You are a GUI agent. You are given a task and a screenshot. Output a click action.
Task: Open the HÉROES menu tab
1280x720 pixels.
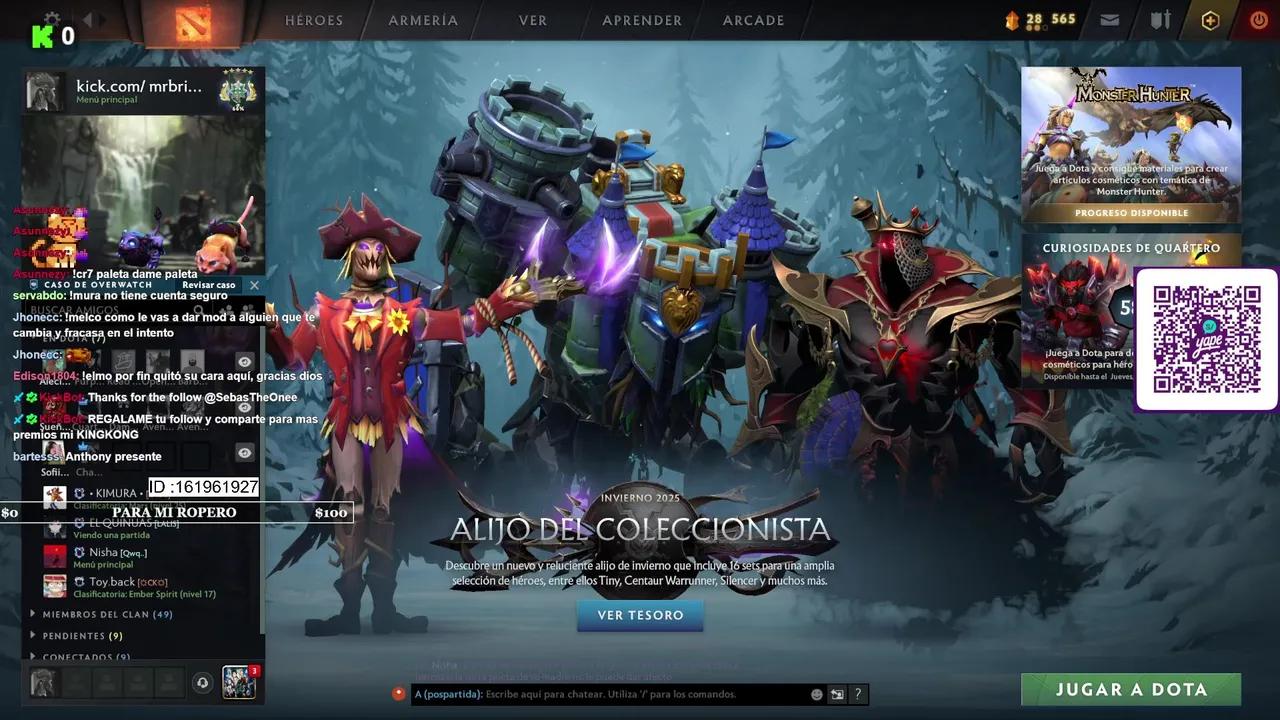click(314, 20)
